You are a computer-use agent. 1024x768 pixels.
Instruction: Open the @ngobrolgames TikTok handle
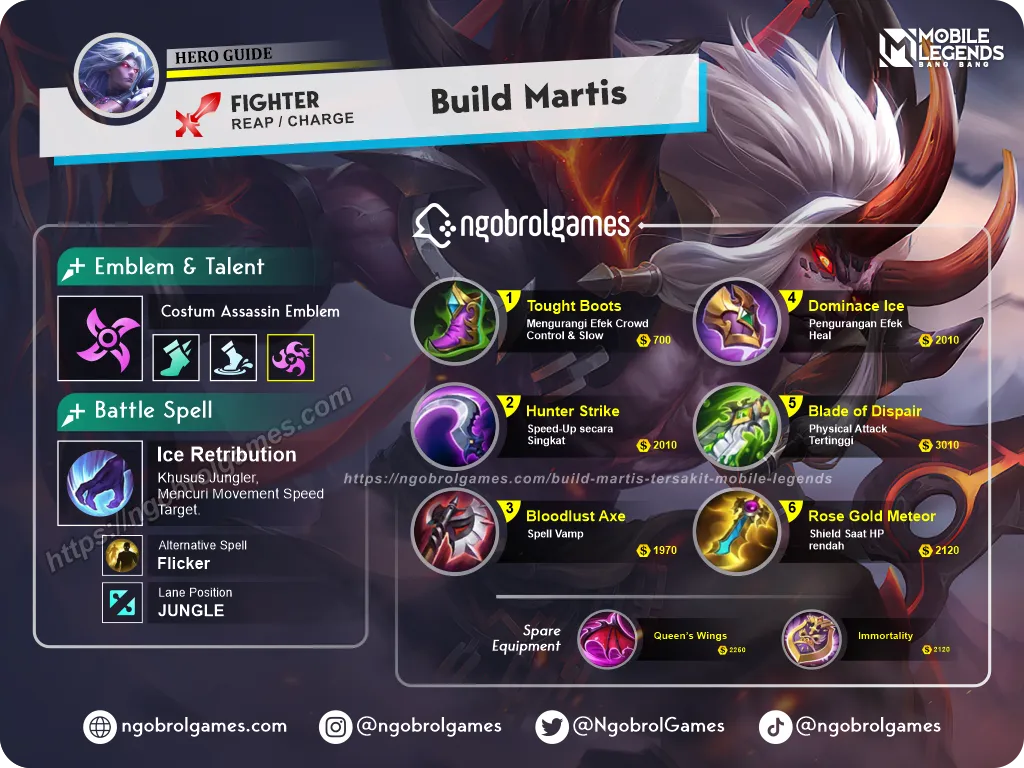coord(850,726)
